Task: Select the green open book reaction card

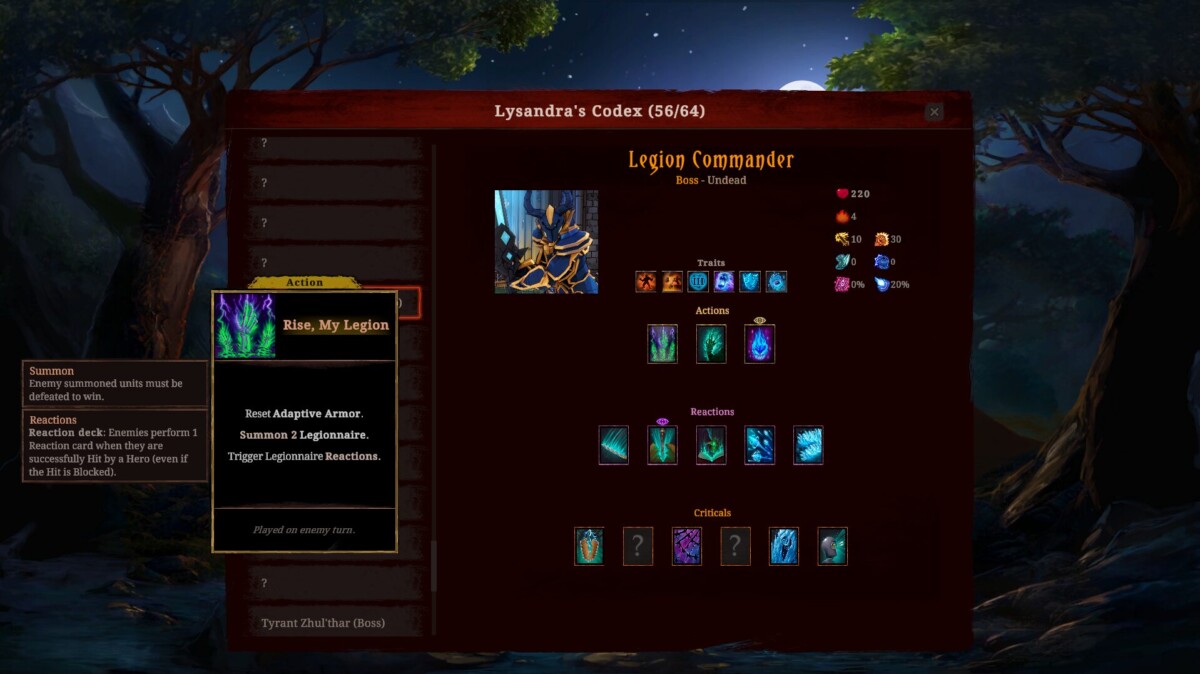Action: (711, 445)
